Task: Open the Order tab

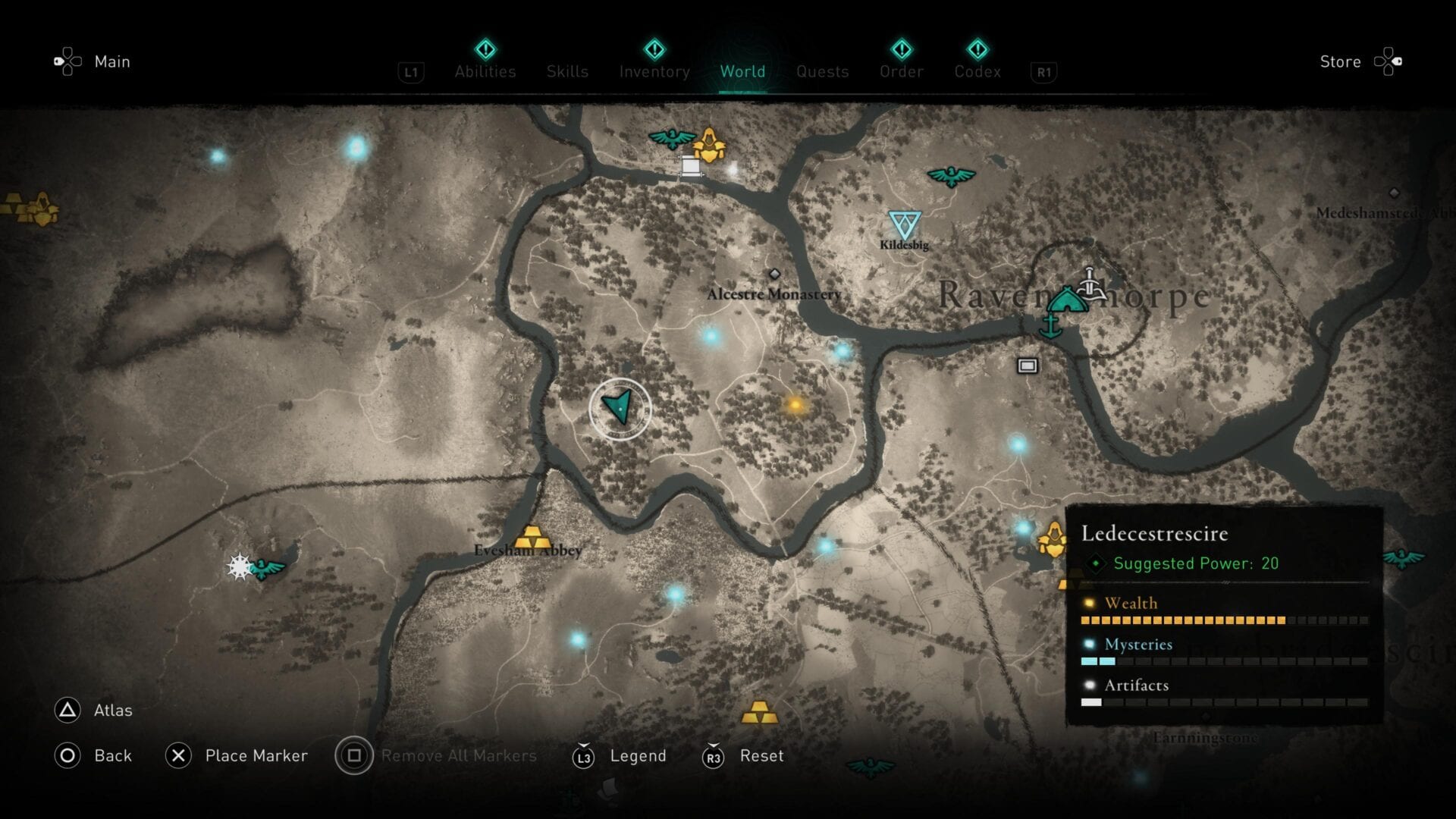Action: [x=902, y=71]
